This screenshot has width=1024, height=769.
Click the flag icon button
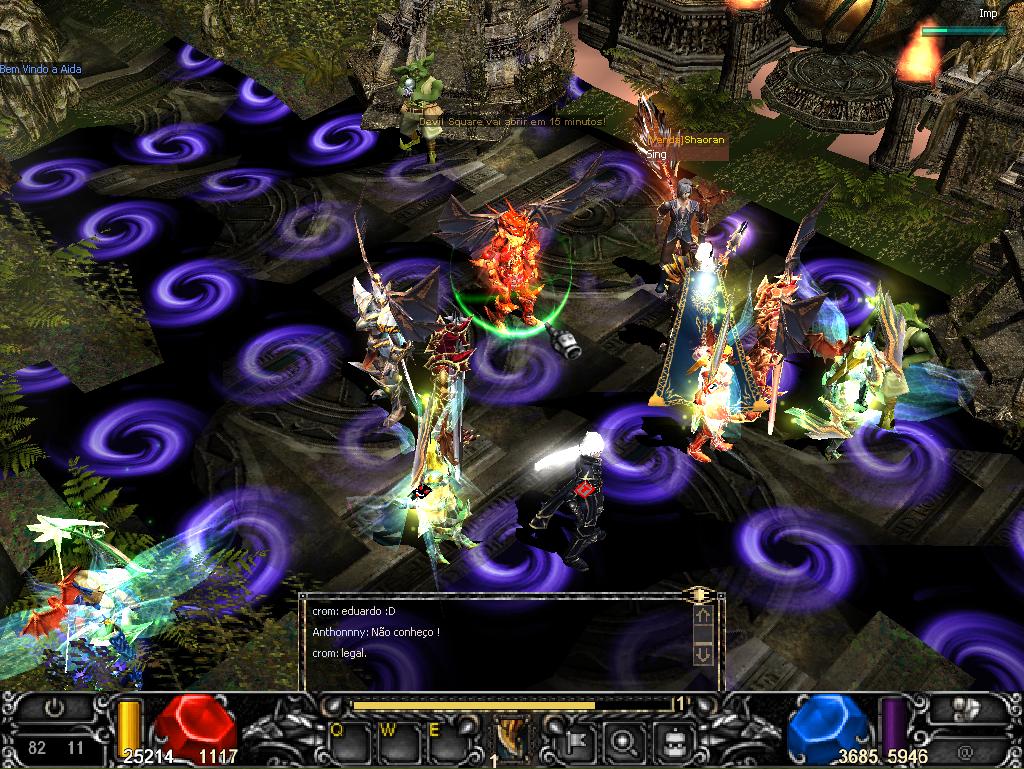[x=579, y=742]
